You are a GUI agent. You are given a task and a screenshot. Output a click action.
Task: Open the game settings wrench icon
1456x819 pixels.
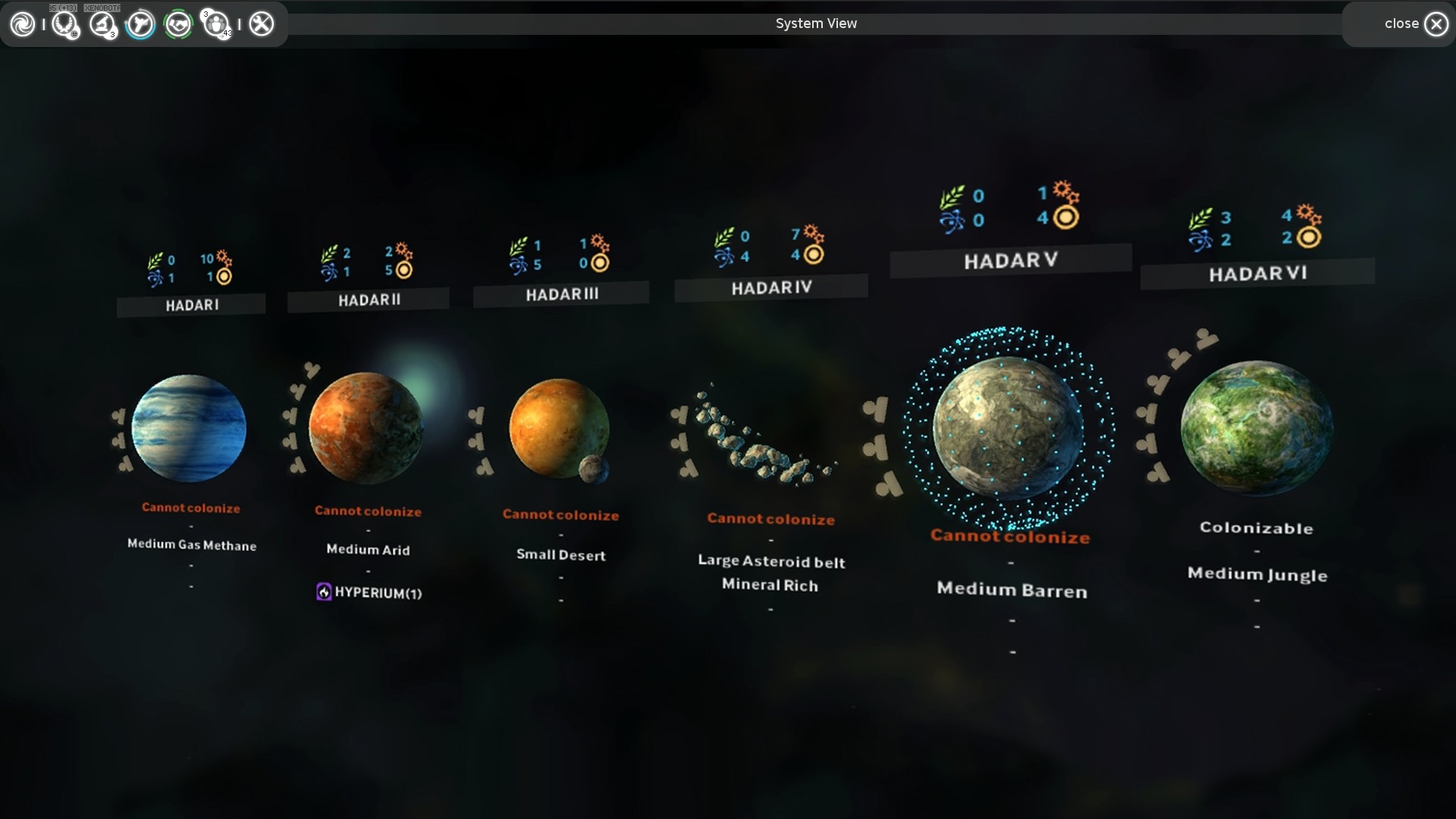[x=262, y=24]
